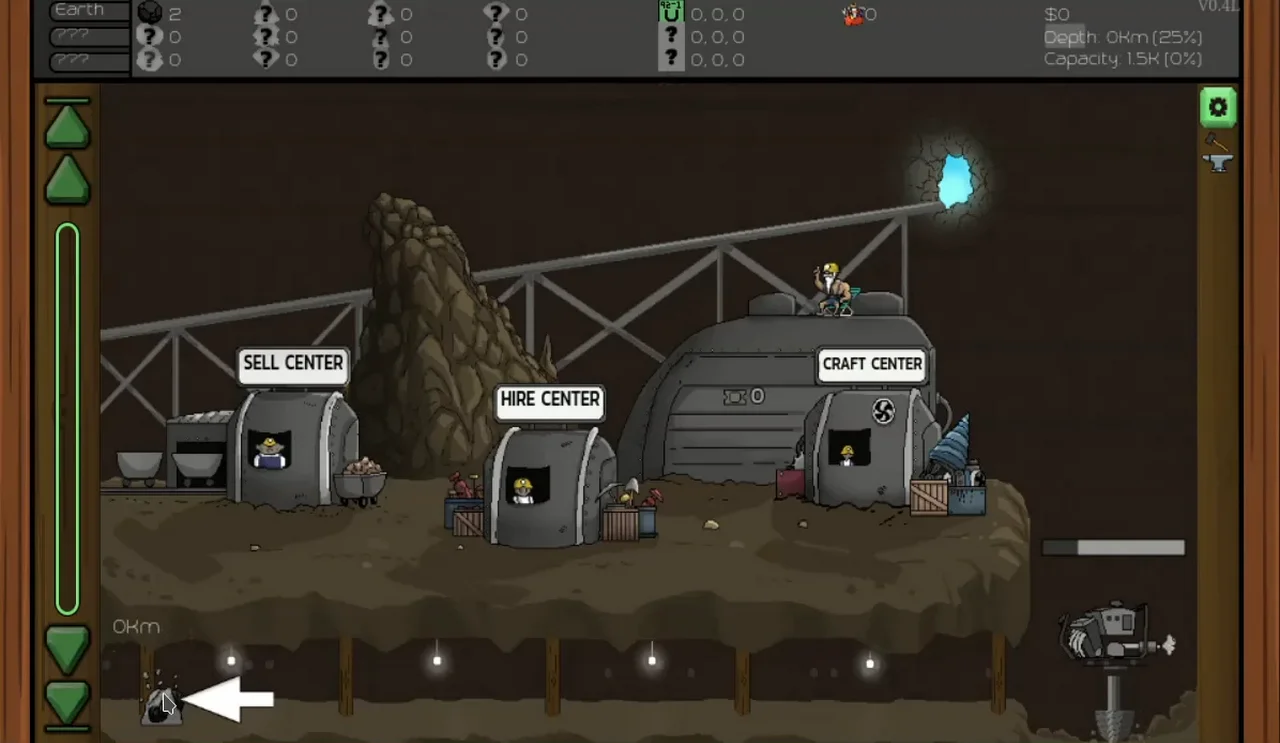Select the Earth world tab
The width and height of the screenshot is (1280, 743).
(89, 11)
